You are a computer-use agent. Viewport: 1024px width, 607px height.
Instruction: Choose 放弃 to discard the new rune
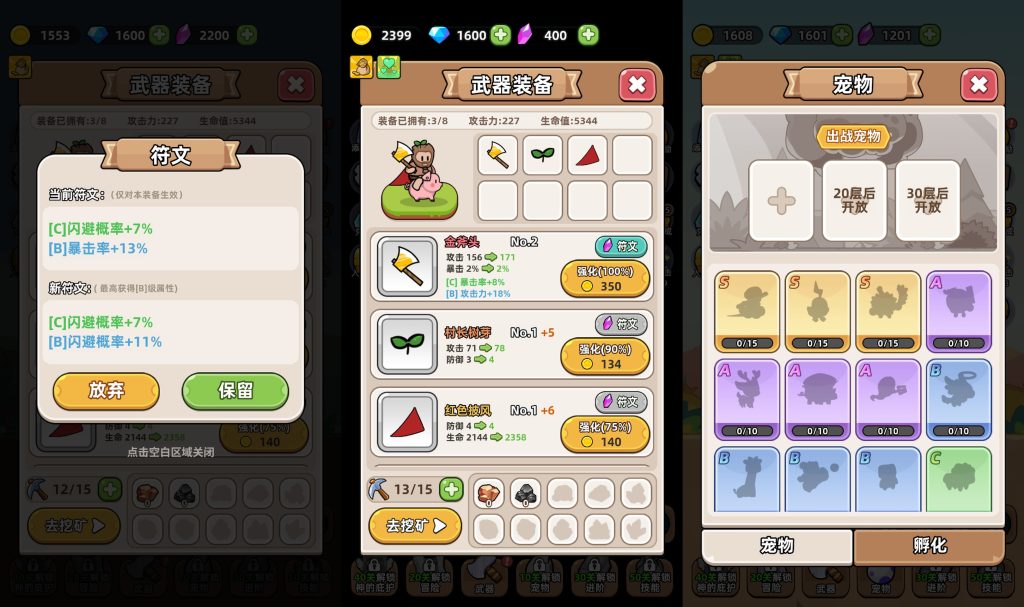tap(106, 390)
